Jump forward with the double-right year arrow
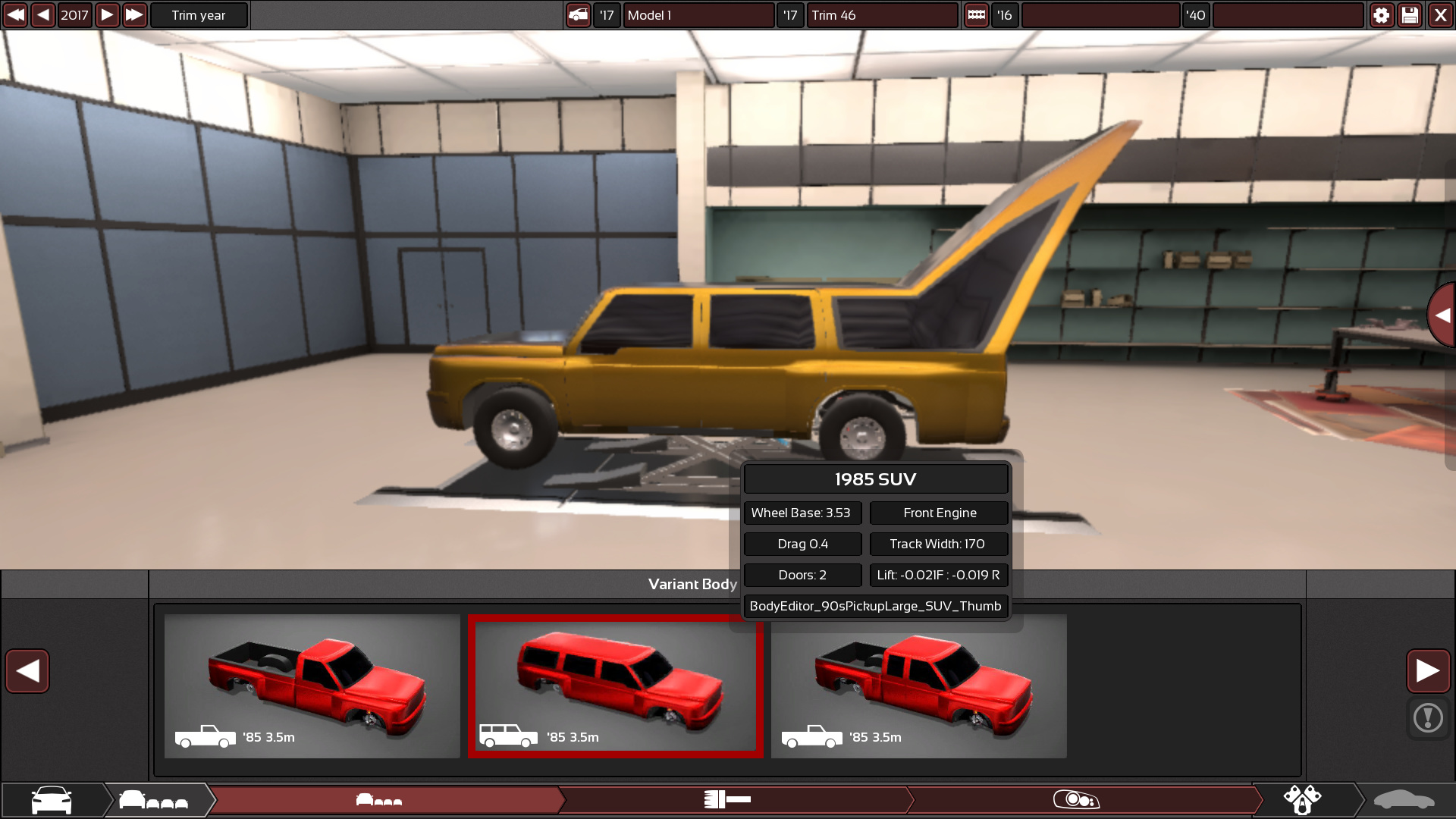 134,15
